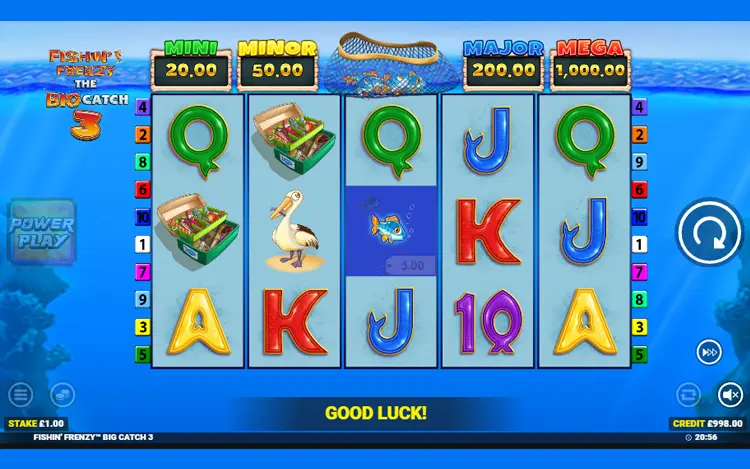750x469 pixels.
Task: Open the stake coins selector
Action: [62, 394]
